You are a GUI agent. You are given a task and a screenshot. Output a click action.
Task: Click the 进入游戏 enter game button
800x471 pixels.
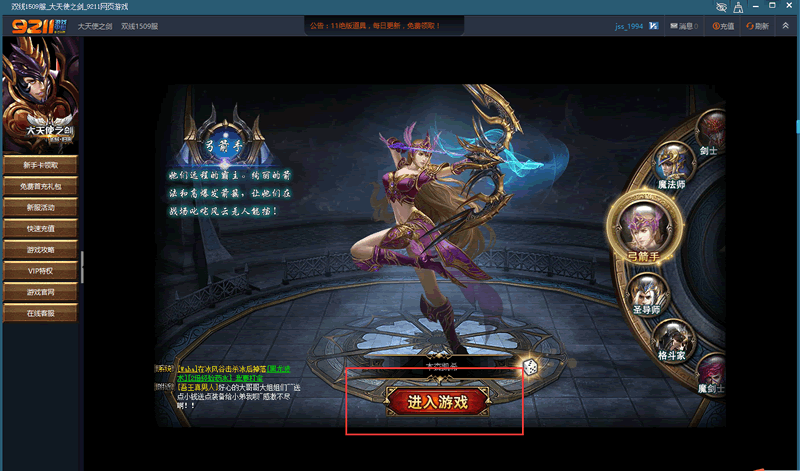436,402
